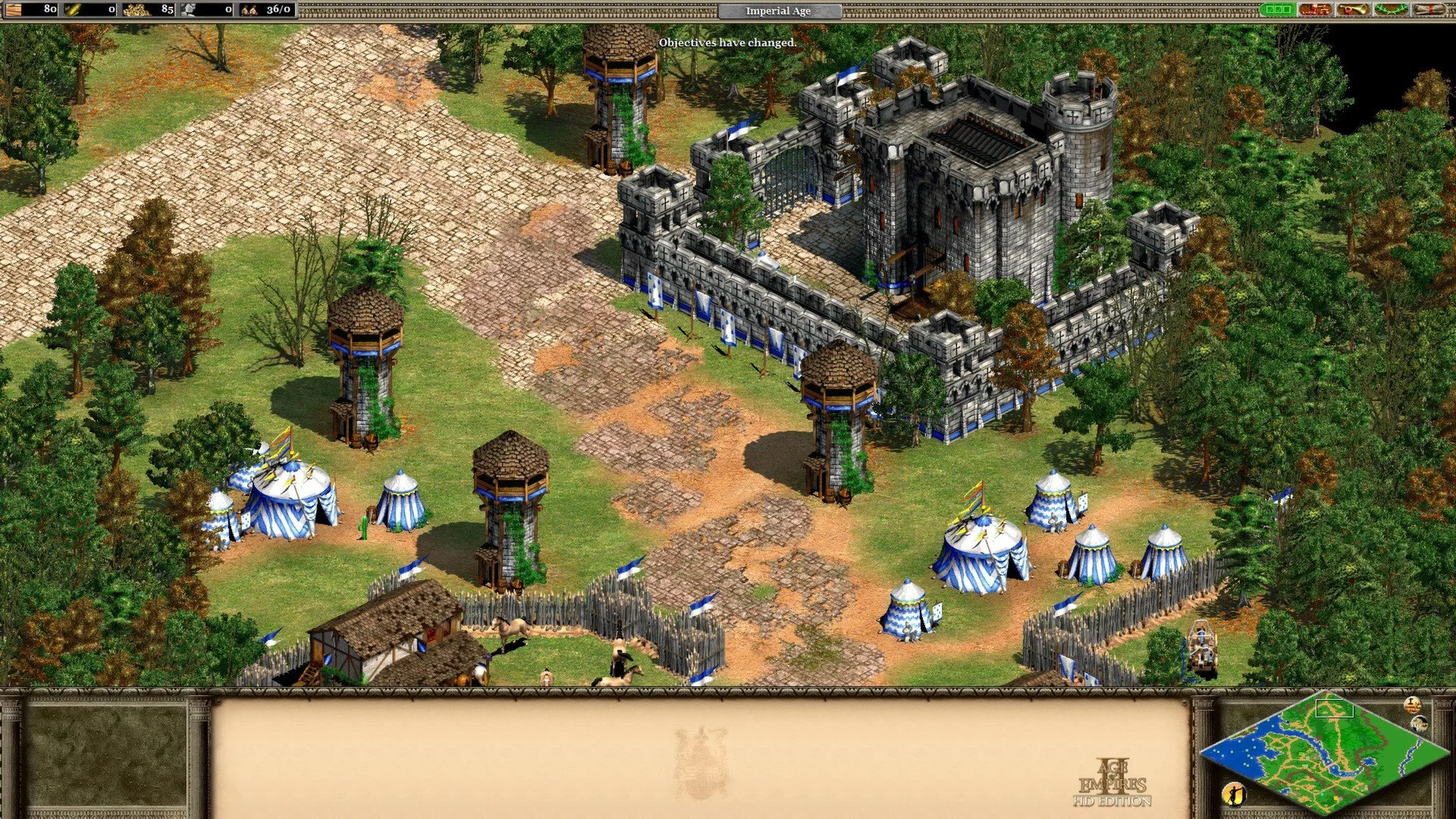Select the villager figure icon beside the minimap
The width and height of the screenshot is (1456, 819).
pyautogui.click(x=1234, y=795)
